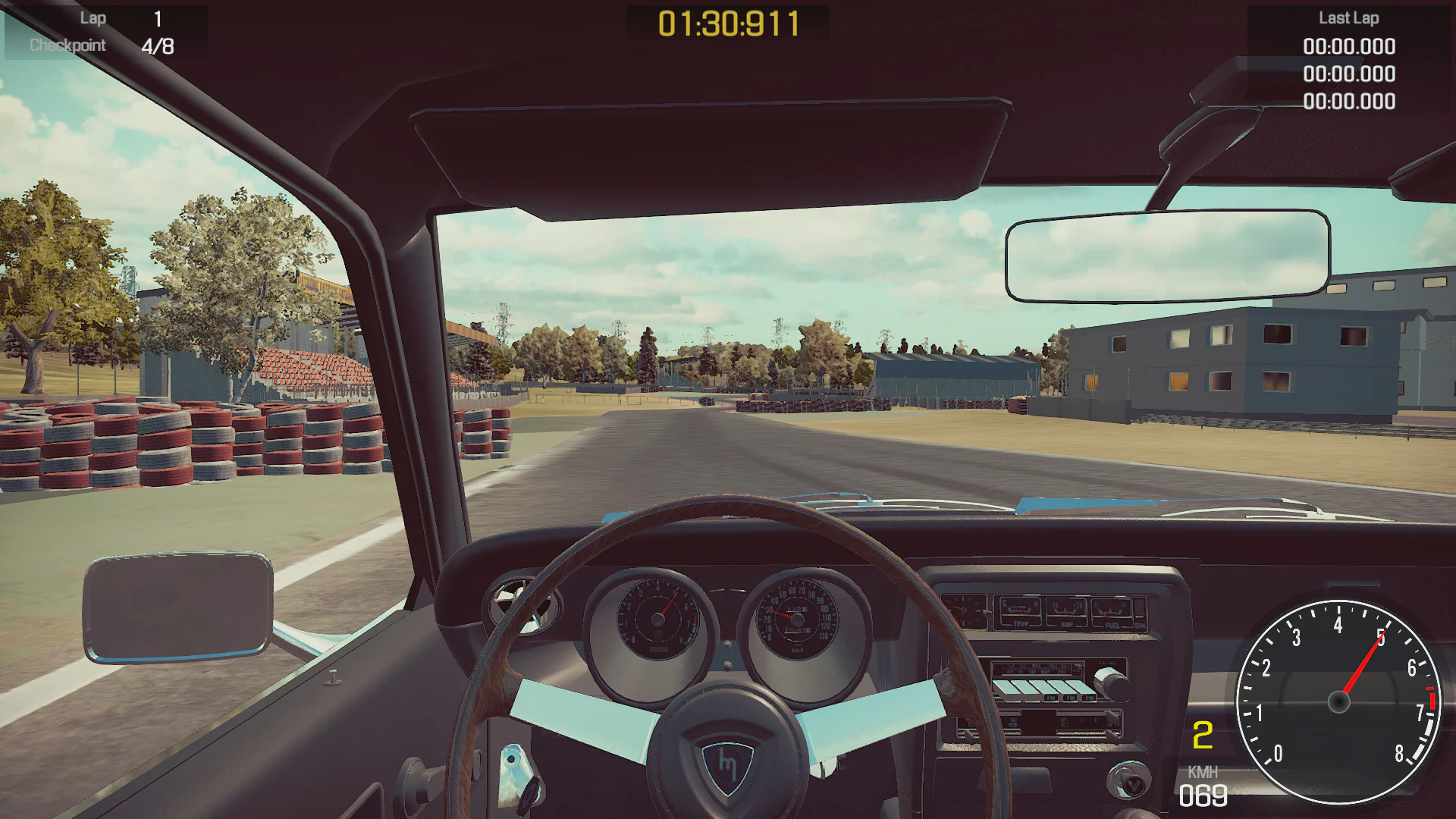Click the radio volume knob
The image size is (1456, 819).
1113,686
